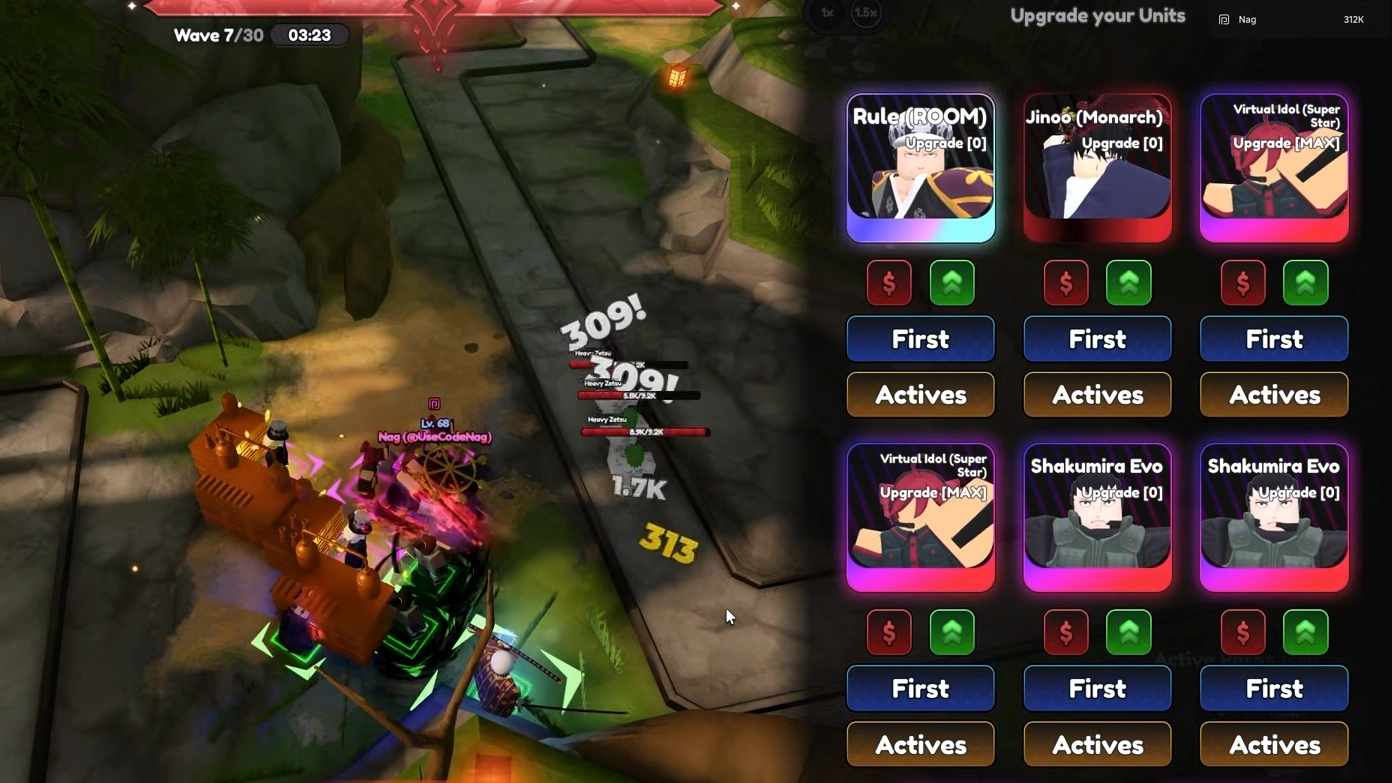1392x783 pixels.
Task: Change Jinoo (Monarch) targeting from First
Action: coord(1096,338)
